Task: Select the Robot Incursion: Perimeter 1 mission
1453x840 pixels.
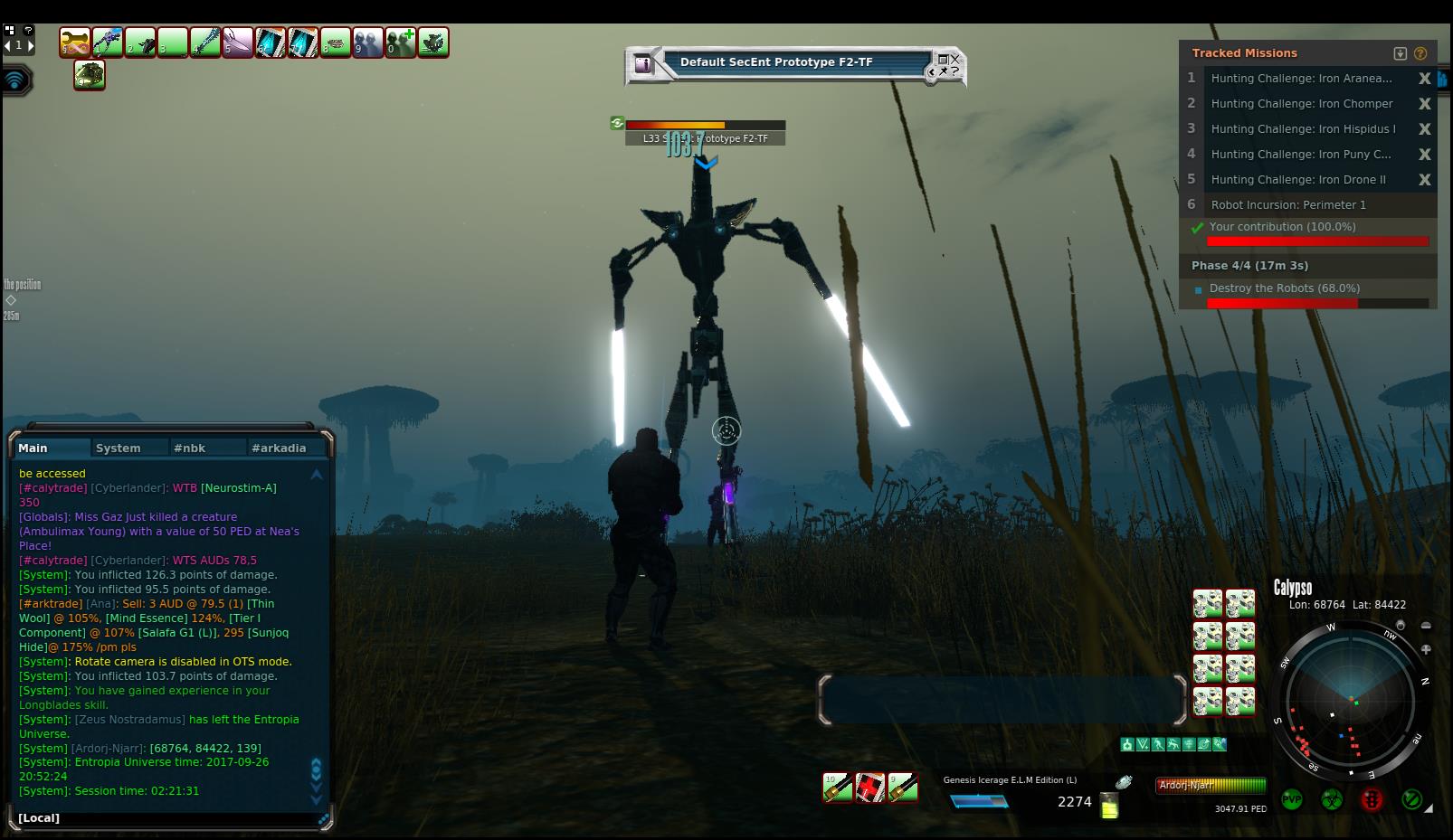Action: pyautogui.click(x=1288, y=205)
